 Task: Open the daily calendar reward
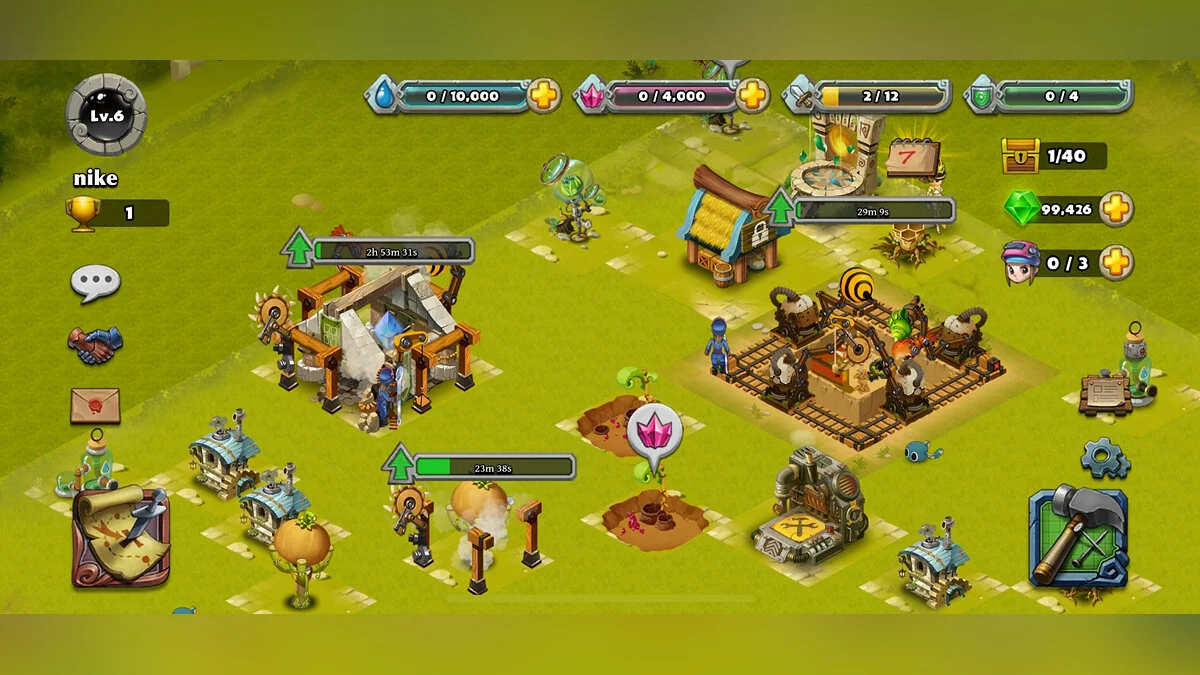tap(912, 158)
